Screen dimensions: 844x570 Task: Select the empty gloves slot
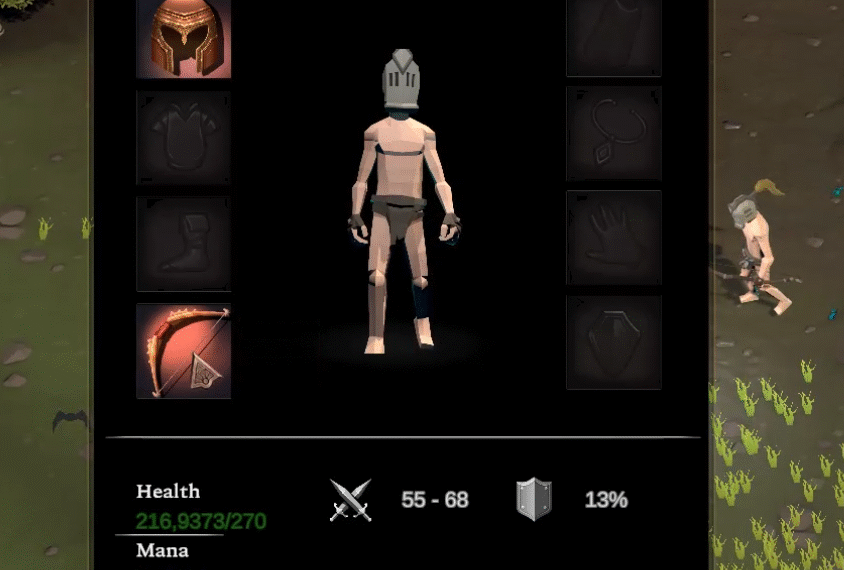pos(613,238)
